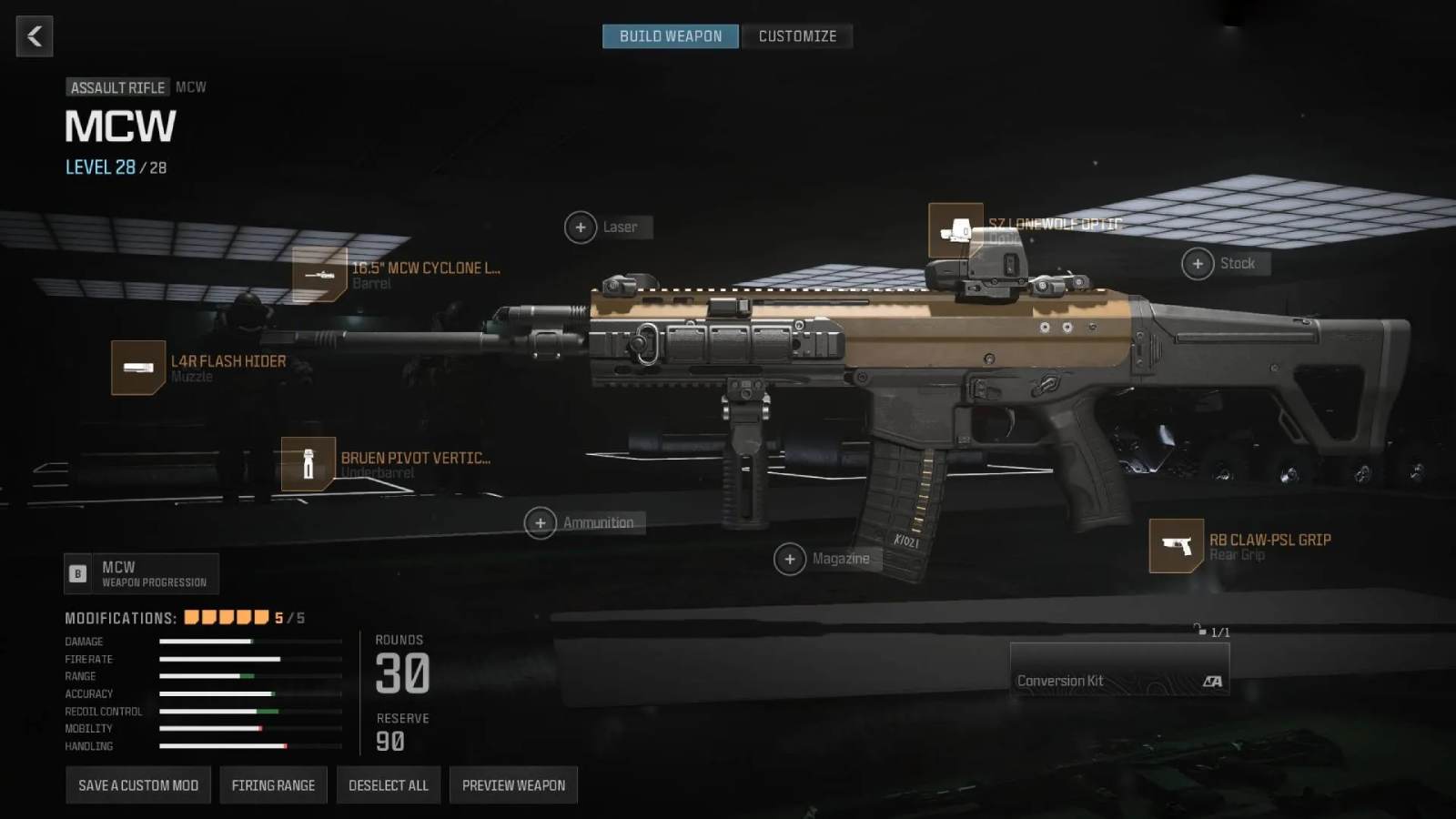Expand the Ammunition attachment slot
This screenshot has width=1456, height=819.
(x=541, y=522)
